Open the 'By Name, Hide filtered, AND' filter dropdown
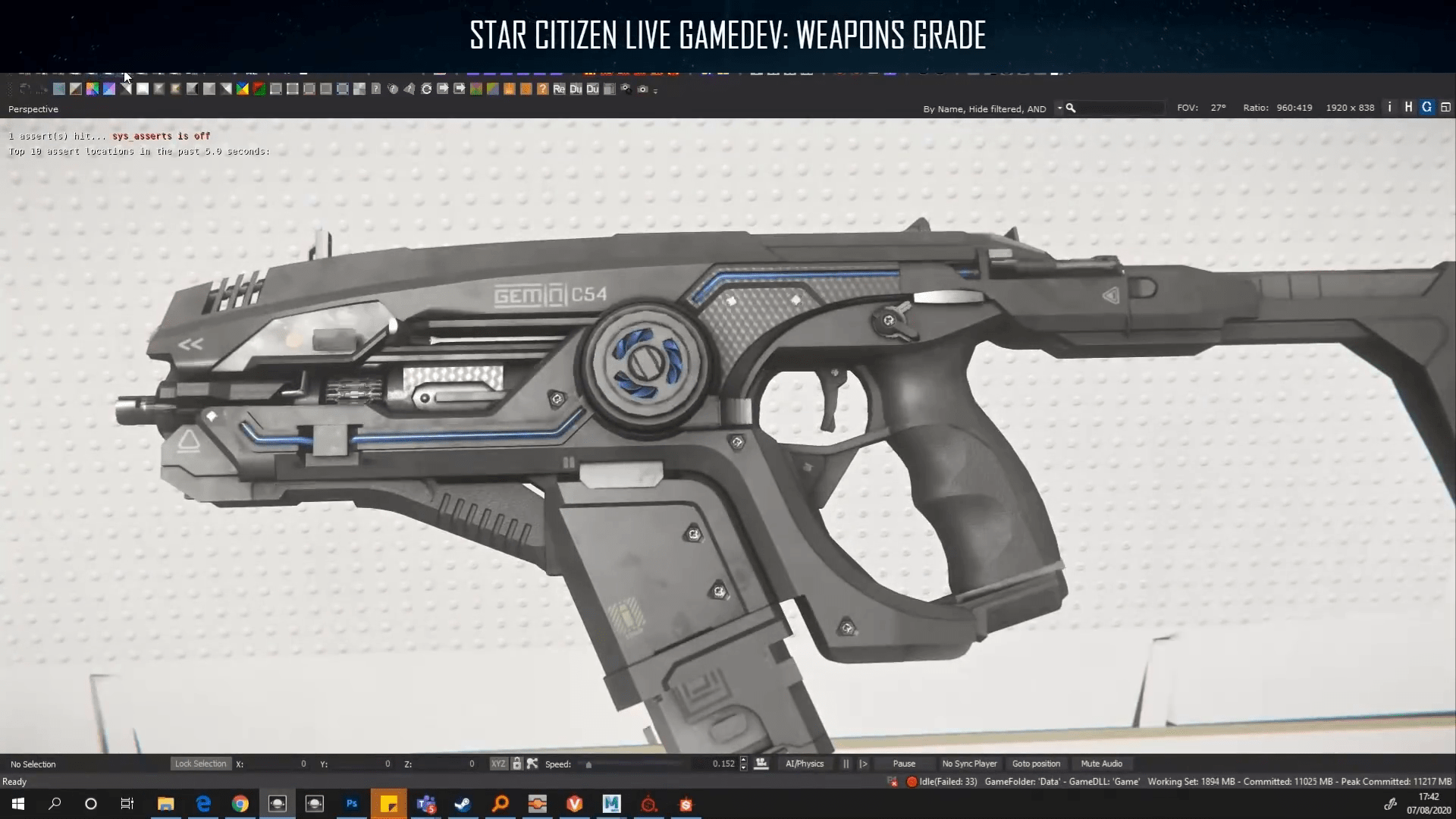Viewport: 1456px width, 819px height. 984,108
